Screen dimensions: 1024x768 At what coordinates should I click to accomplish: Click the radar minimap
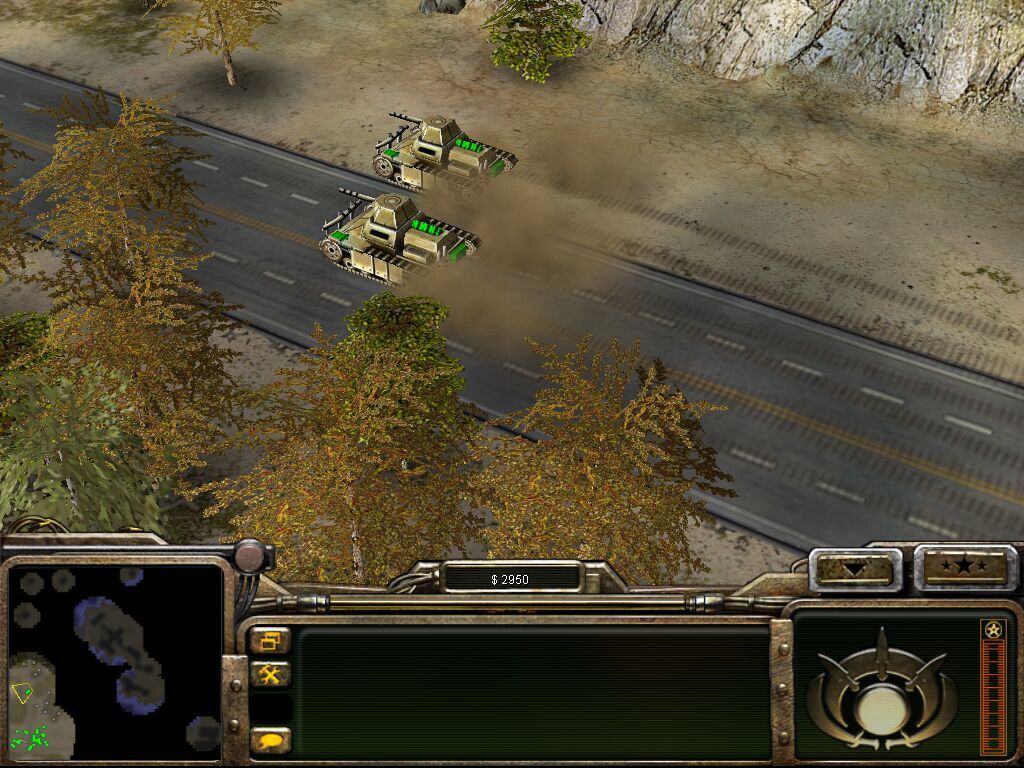(113, 661)
